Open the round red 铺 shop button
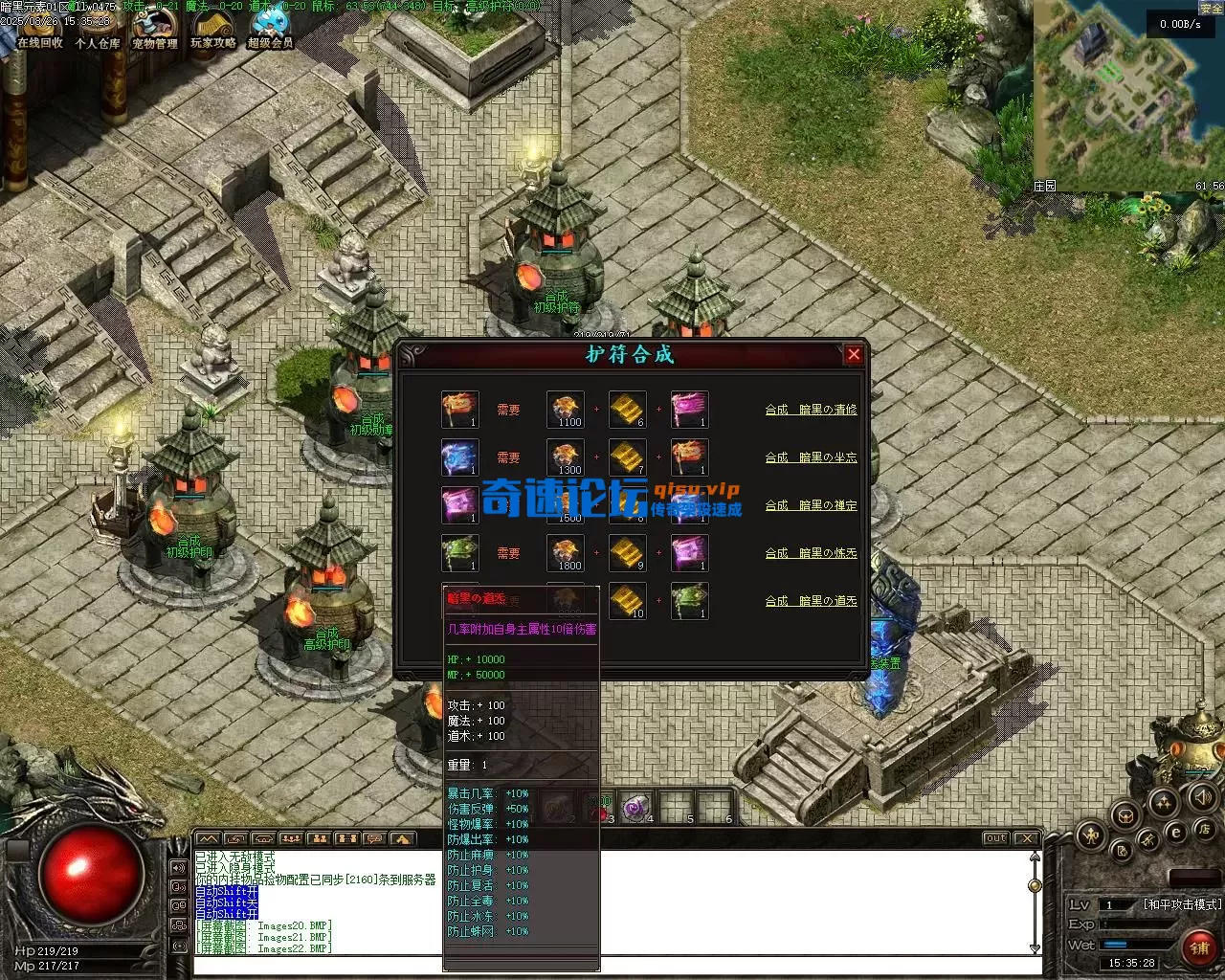The width and height of the screenshot is (1225, 980). coord(1199,947)
